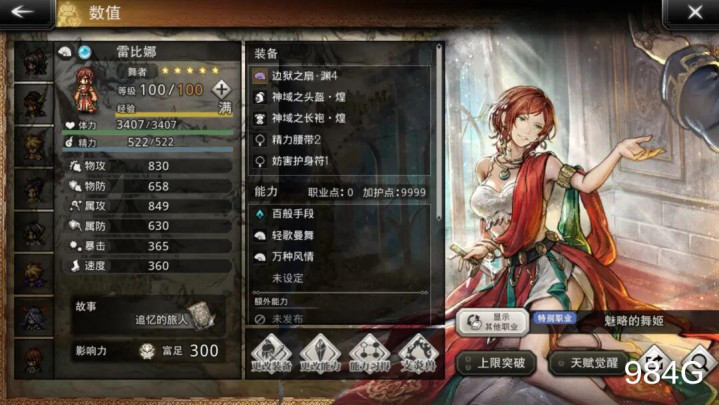This screenshot has height=405, width=719.
Task: Go back using the top-left arrow
Action: 26,13
